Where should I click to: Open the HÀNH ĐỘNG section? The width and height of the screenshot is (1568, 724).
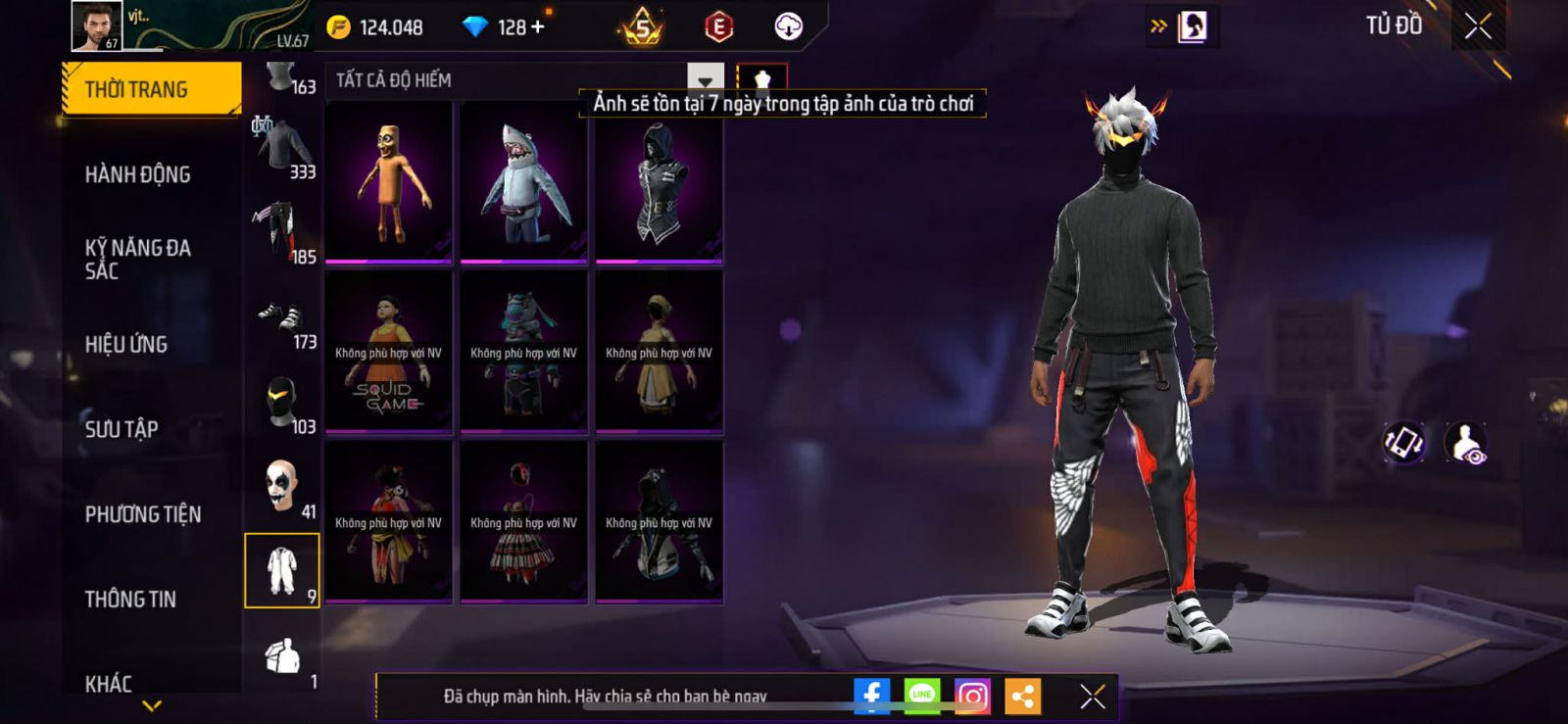(137, 175)
